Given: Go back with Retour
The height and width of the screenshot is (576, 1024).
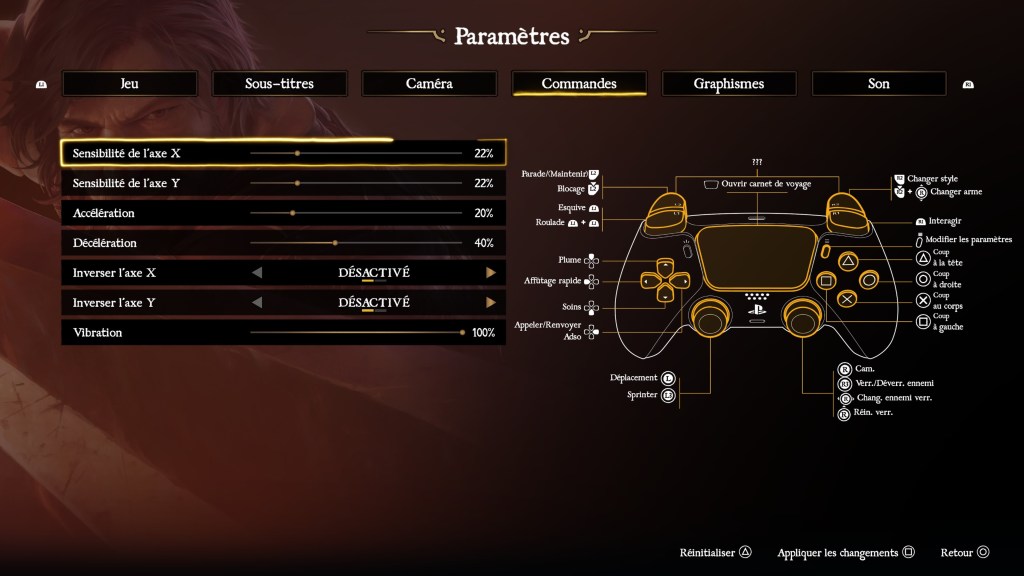Looking at the screenshot, I should click(964, 552).
